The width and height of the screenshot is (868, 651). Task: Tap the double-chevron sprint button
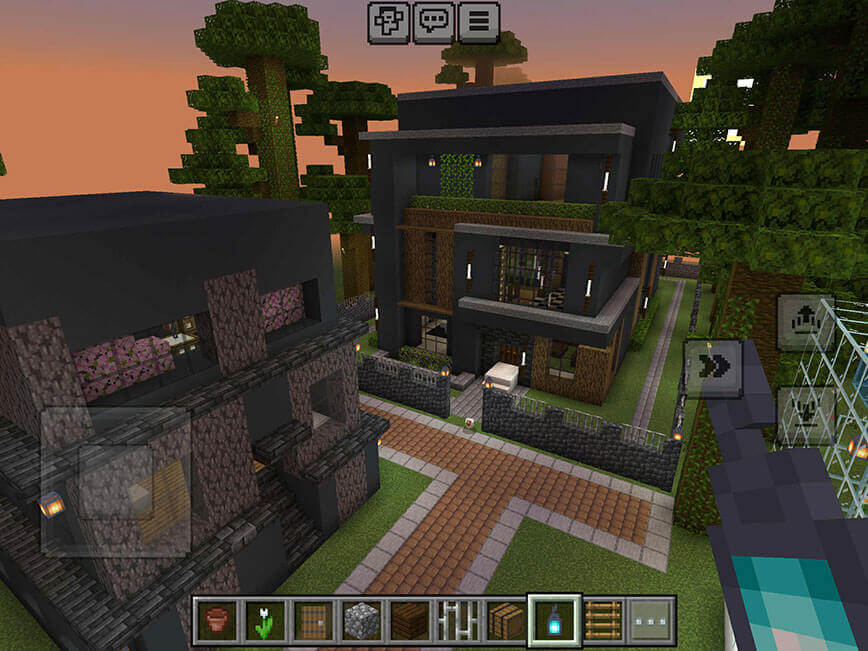coord(713,368)
